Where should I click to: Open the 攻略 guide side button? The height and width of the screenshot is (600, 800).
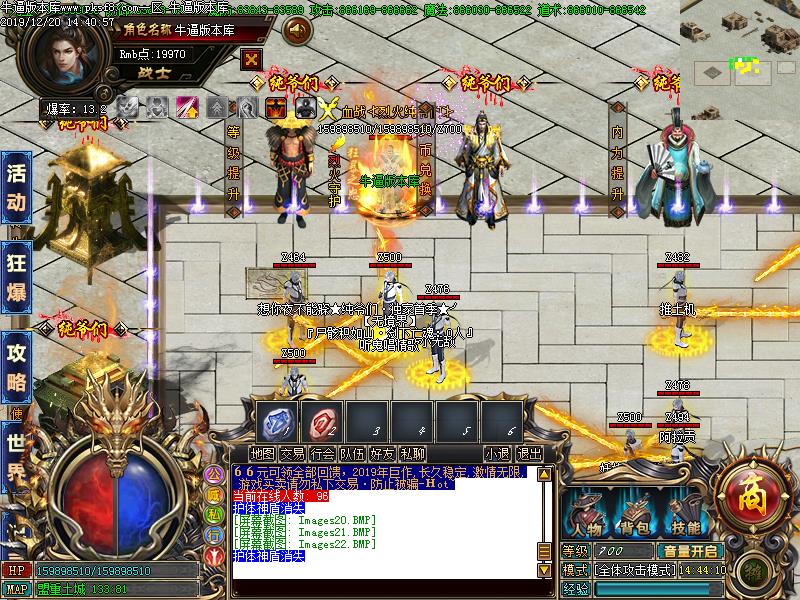click(x=17, y=367)
